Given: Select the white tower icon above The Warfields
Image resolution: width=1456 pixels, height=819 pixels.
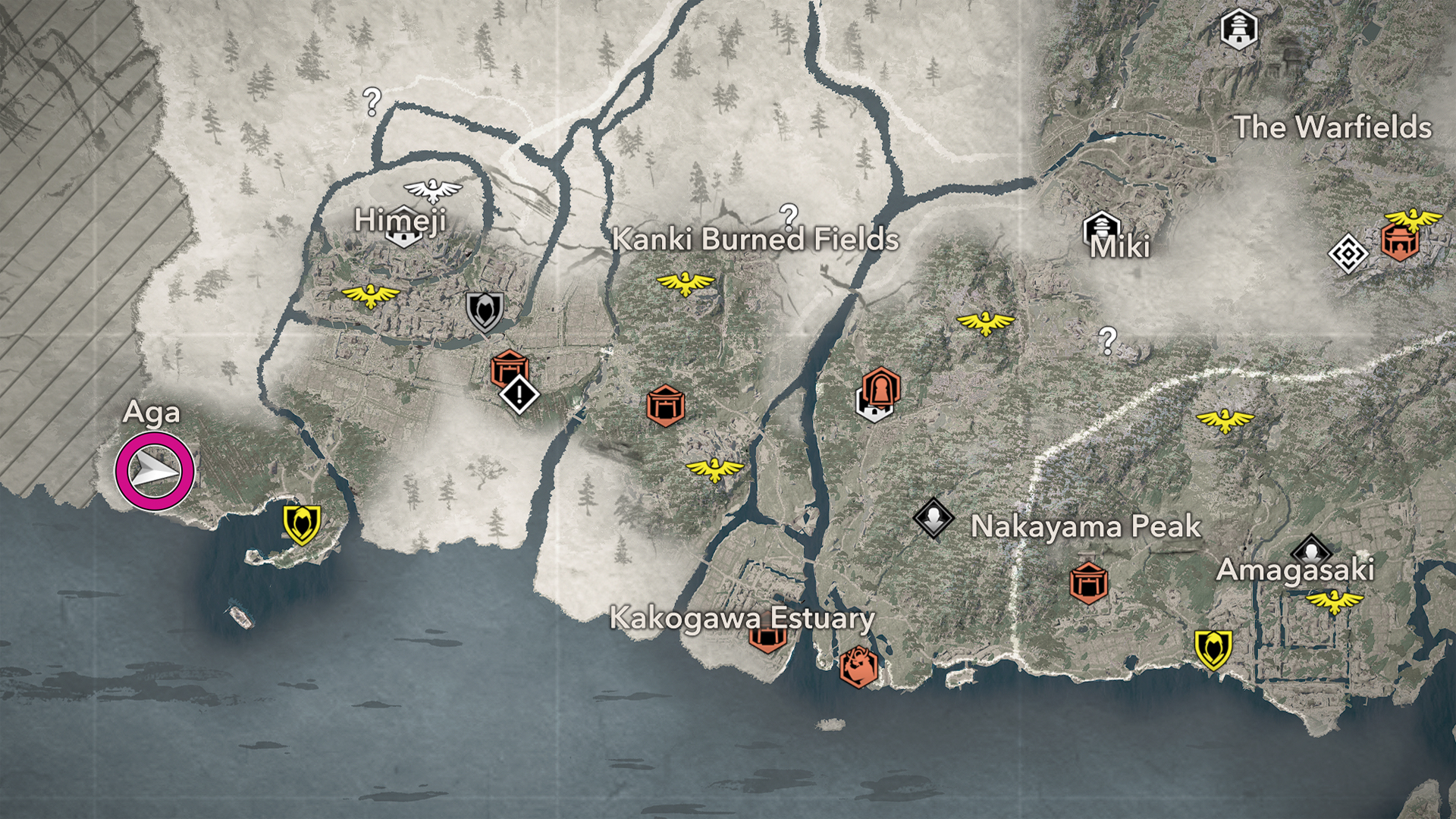Looking at the screenshot, I should (1239, 30).
